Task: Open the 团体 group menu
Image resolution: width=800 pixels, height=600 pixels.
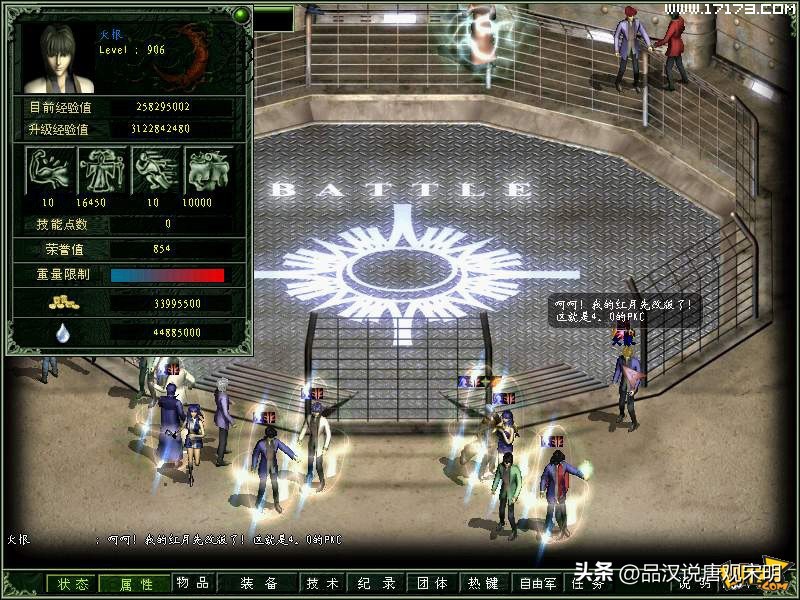Action: 431,584
